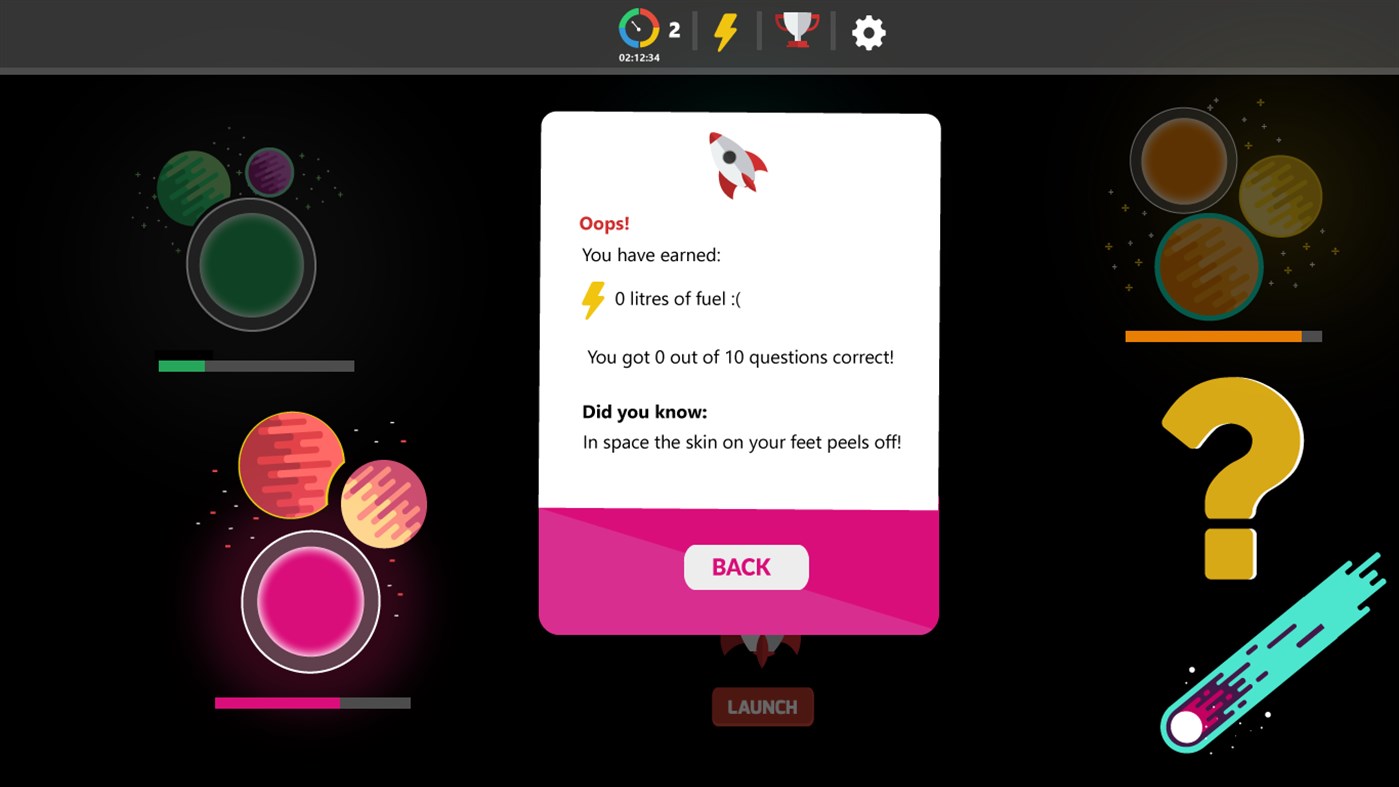1399x787 pixels.
Task: Click the small purple planet near the green cluster
Action: coord(270,171)
